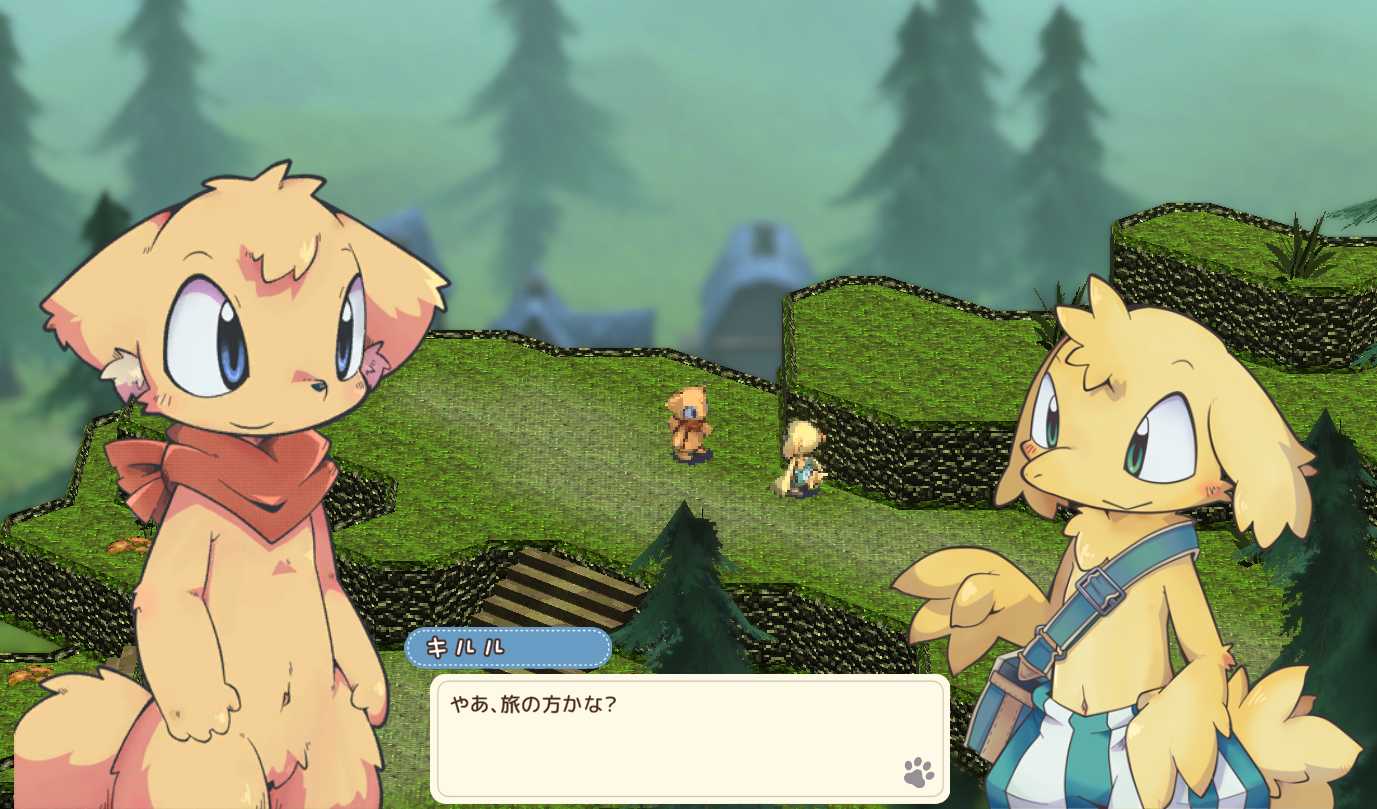Screen dimensions: 1377x809
Task: Click the dialogue box reading やあ、旅の方かな?
Action: tap(689, 738)
